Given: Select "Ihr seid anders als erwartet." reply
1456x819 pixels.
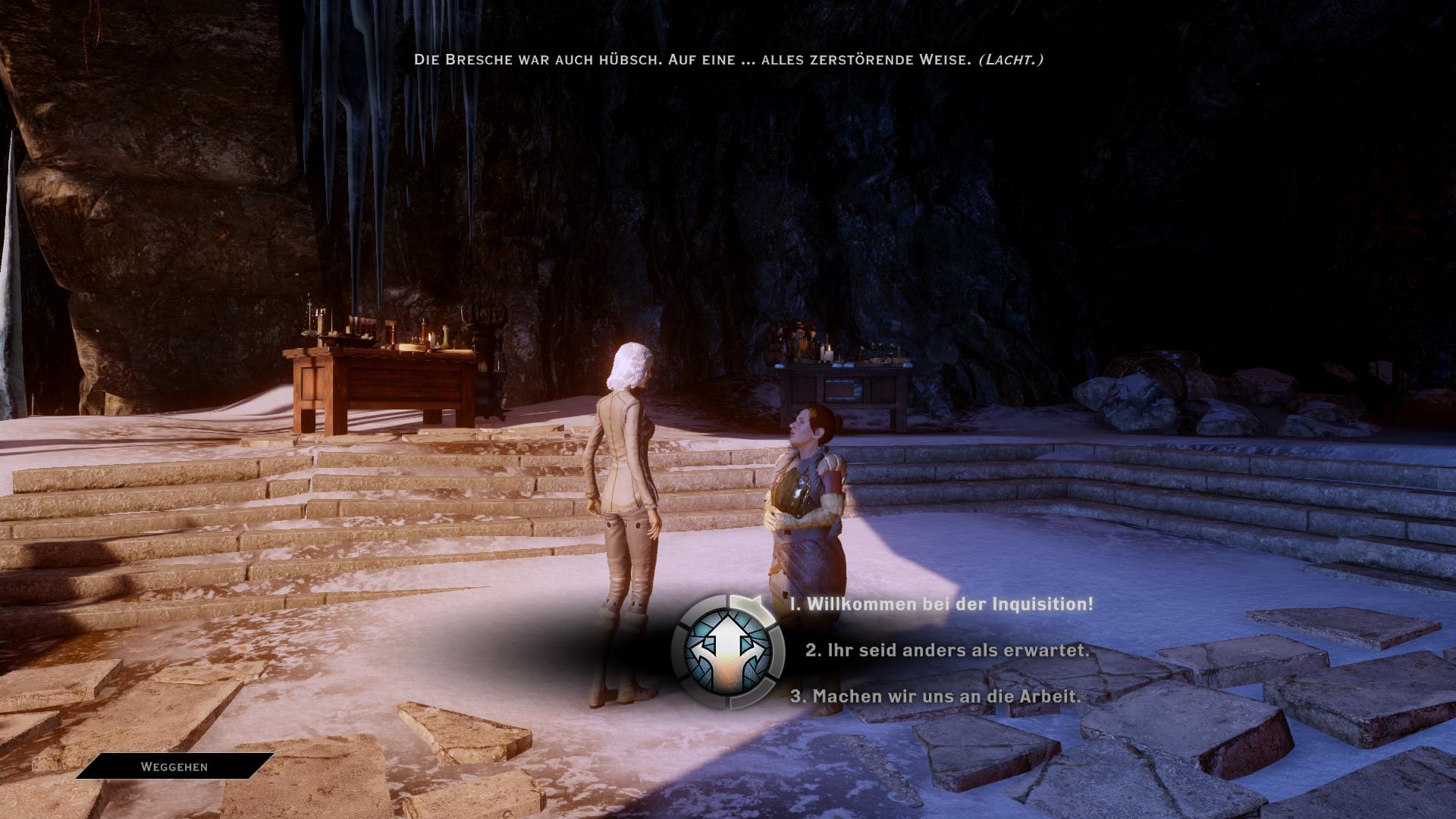Looking at the screenshot, I should point(947,651).
